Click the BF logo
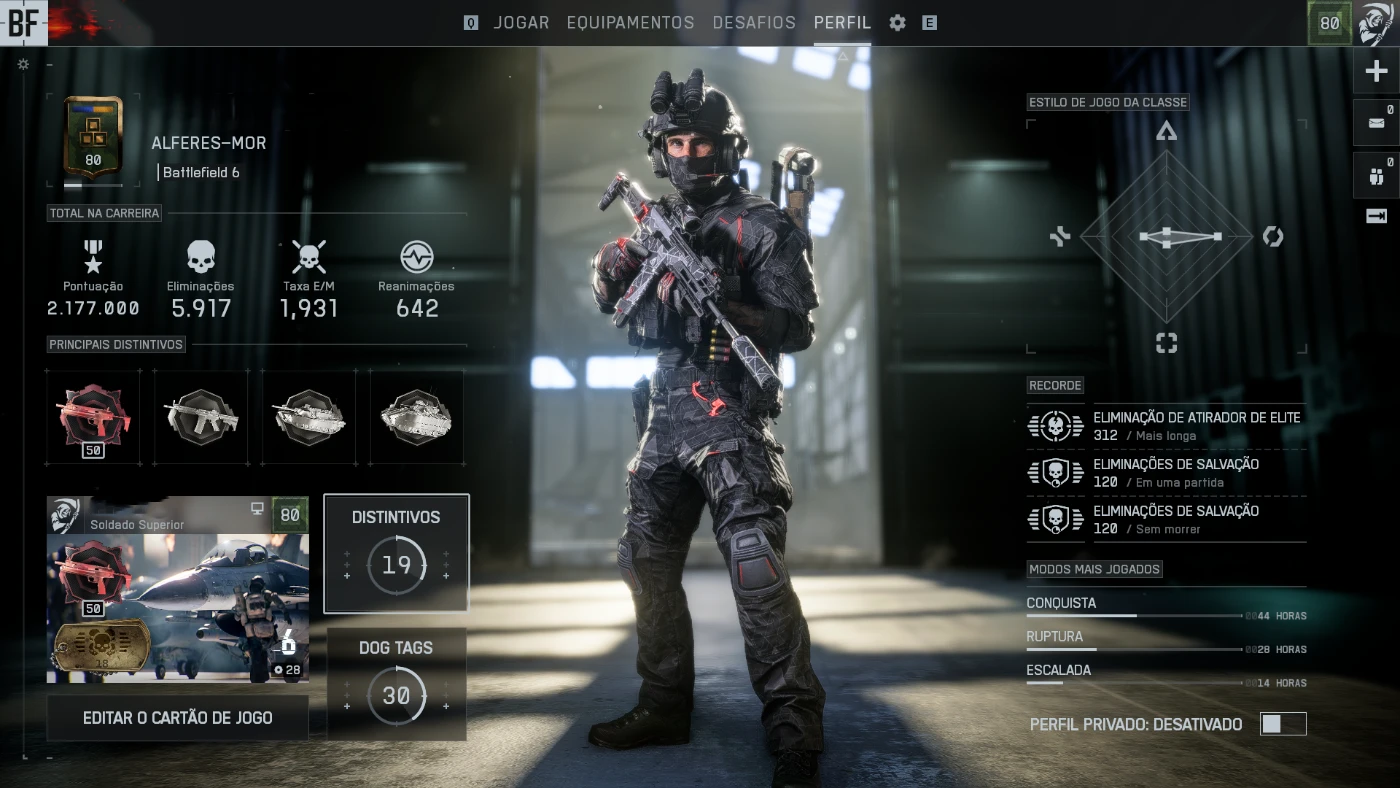1400x788 pixels. point(23,23)
